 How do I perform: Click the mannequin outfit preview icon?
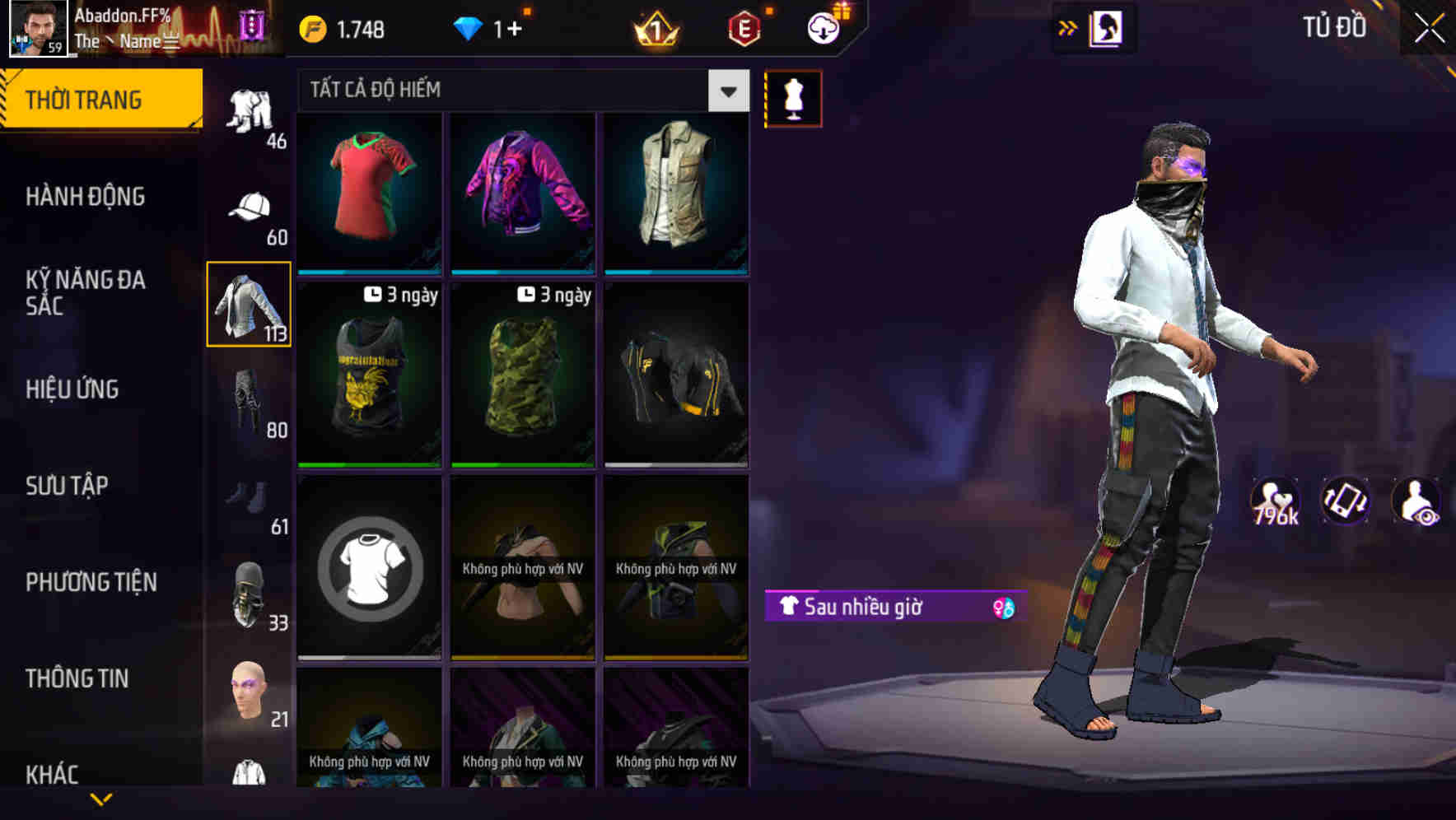pyautogui.click(x=793, y=97)
